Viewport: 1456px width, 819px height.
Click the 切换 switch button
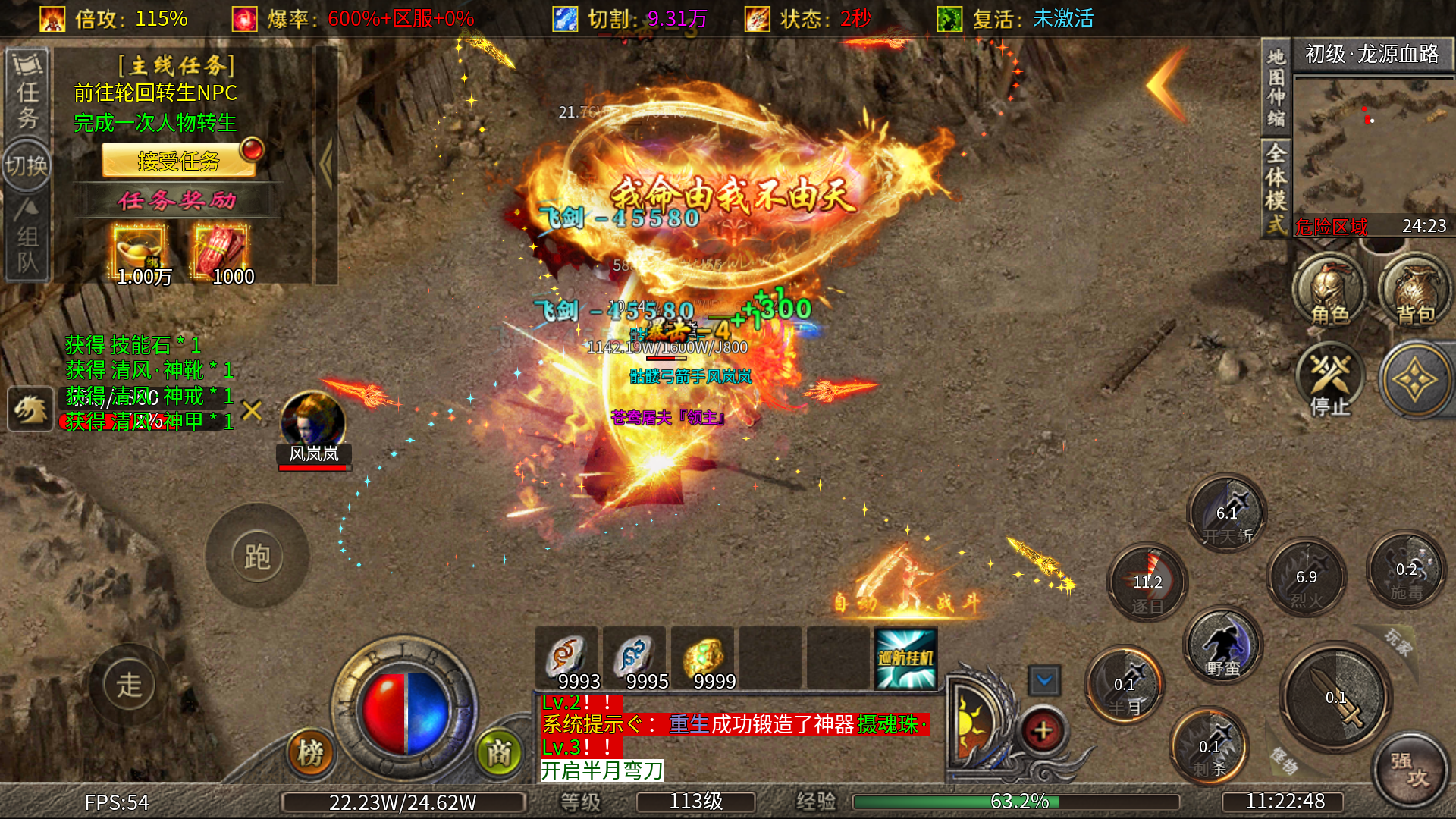pos(27,165)
